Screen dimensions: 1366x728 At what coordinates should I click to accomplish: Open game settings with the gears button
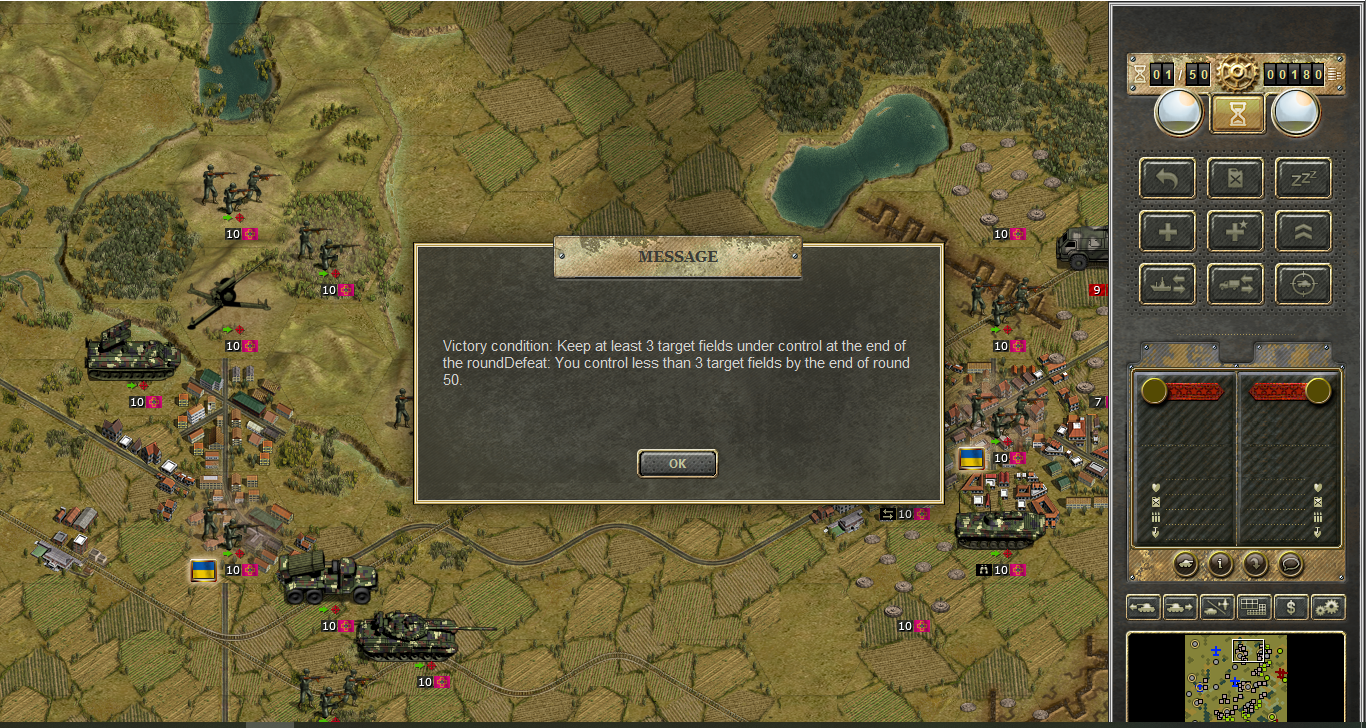(x=1328, y=606)
